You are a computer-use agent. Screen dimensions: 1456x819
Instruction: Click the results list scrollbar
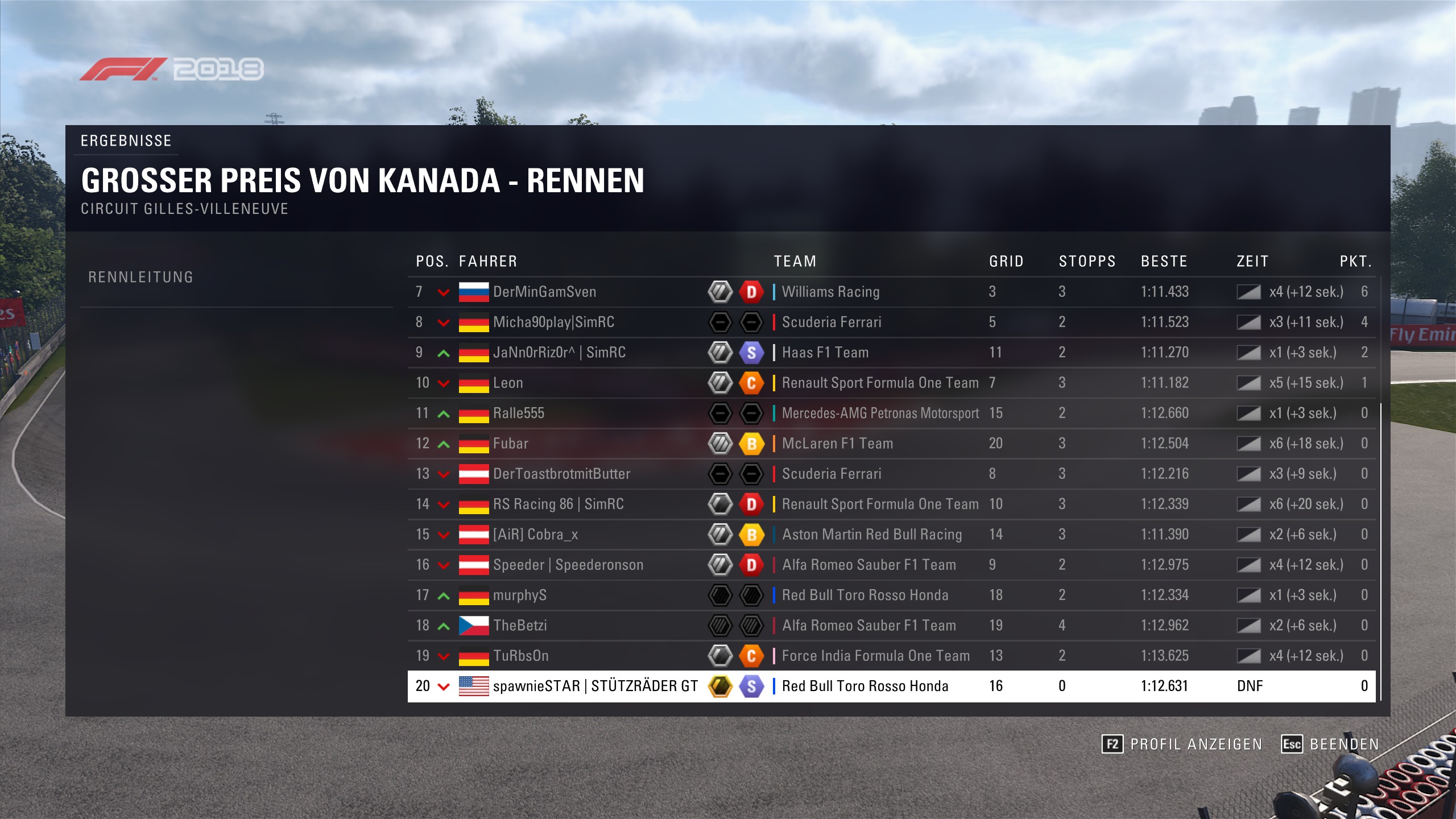point(1380,552)
